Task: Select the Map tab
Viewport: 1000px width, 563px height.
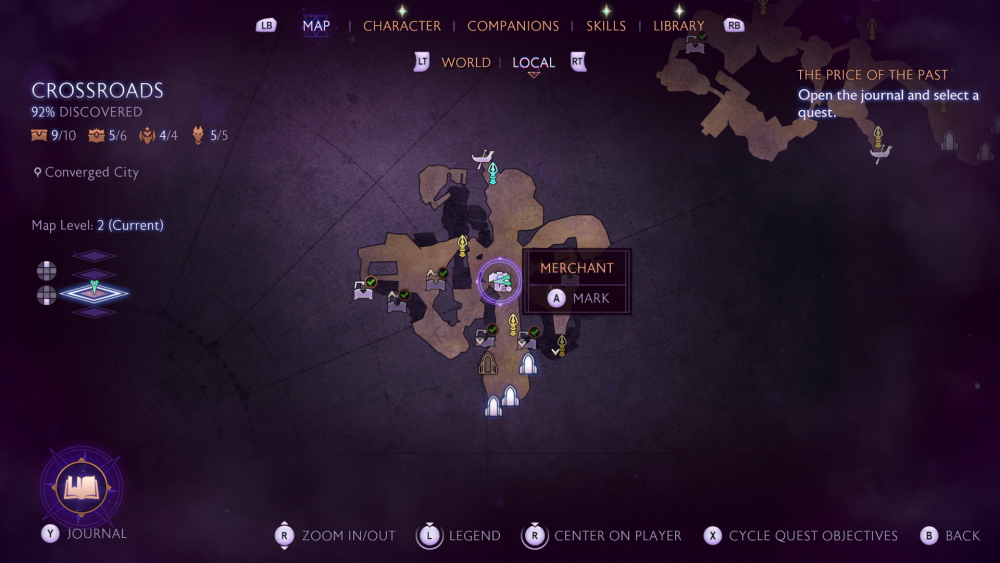Action: [316, 26]
